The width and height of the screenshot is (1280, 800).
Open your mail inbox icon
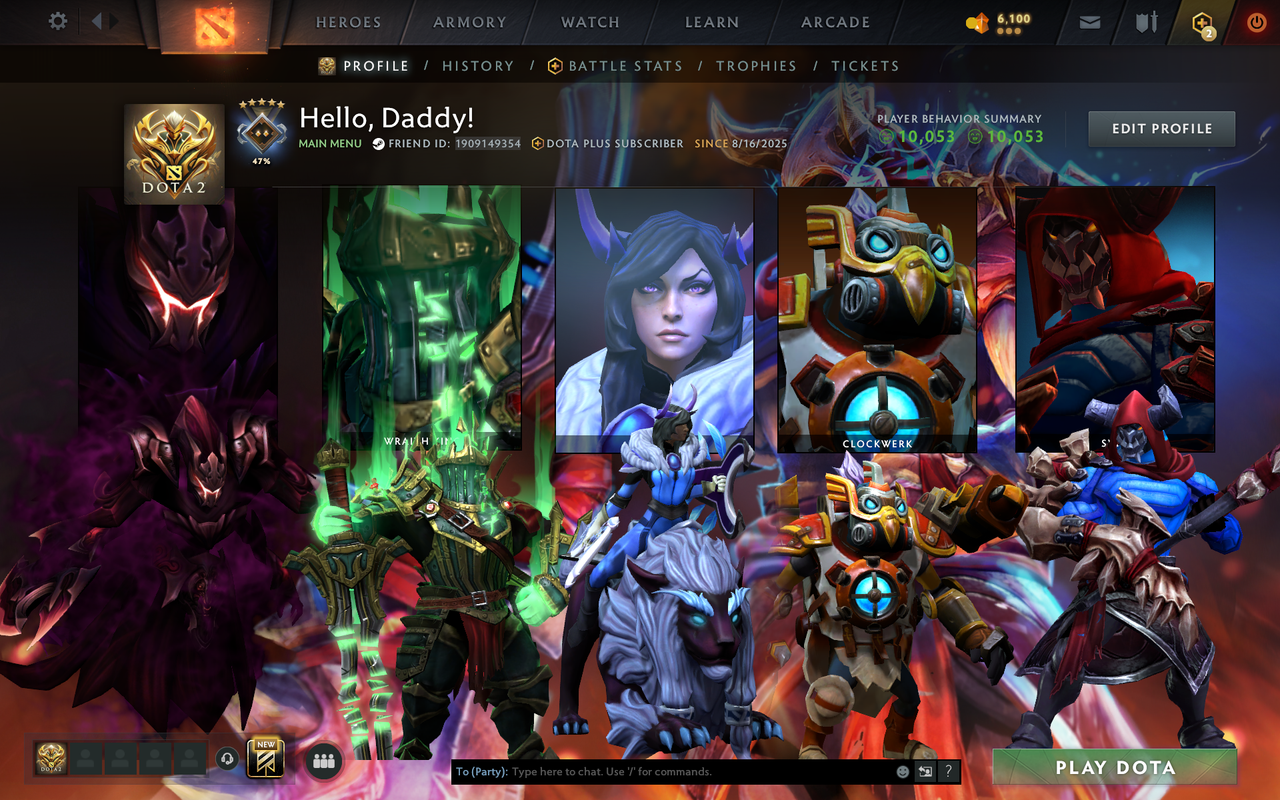click(x=1089, y=20)
